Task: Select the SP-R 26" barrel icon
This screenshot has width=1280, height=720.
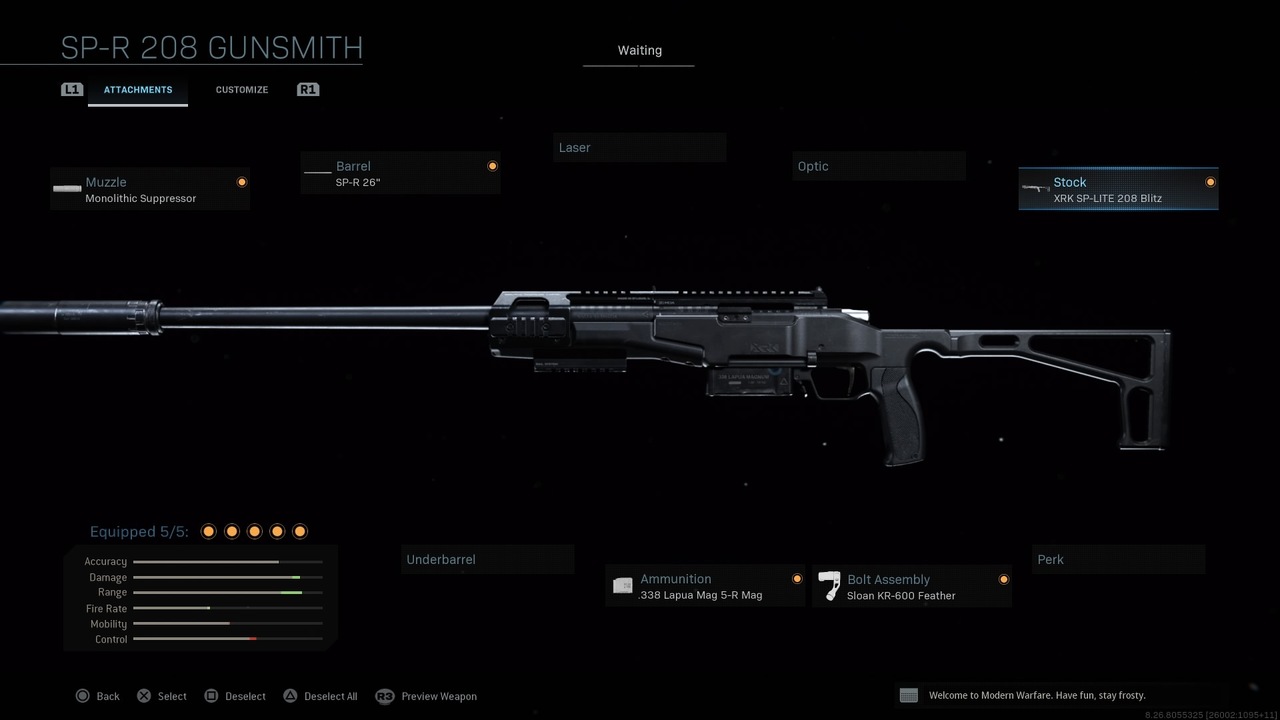Action: click(316, 172)
